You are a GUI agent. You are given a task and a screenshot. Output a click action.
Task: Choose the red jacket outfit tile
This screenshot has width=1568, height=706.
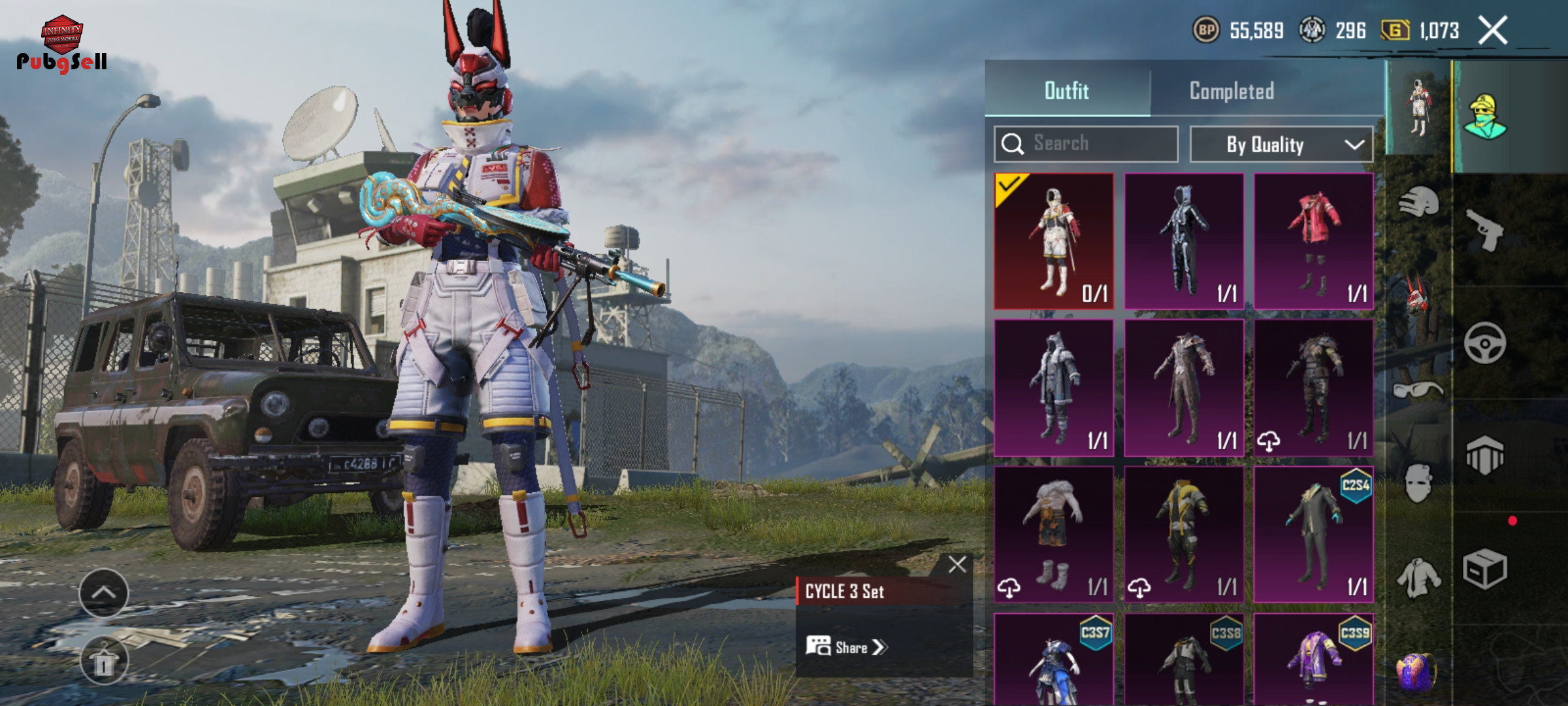tap(1313, 241)
